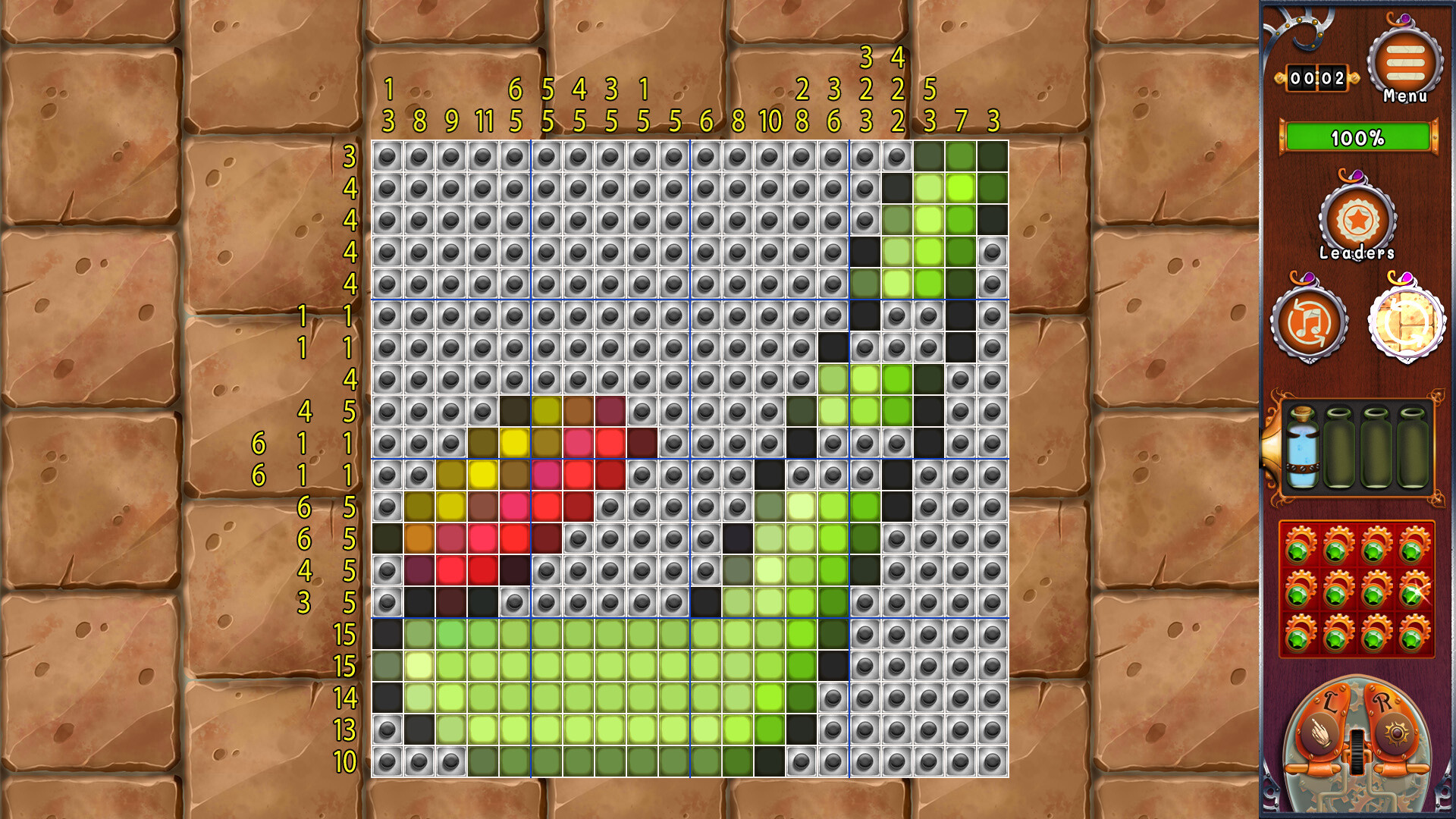Click the Menu text label

[x=1405, y=96]
